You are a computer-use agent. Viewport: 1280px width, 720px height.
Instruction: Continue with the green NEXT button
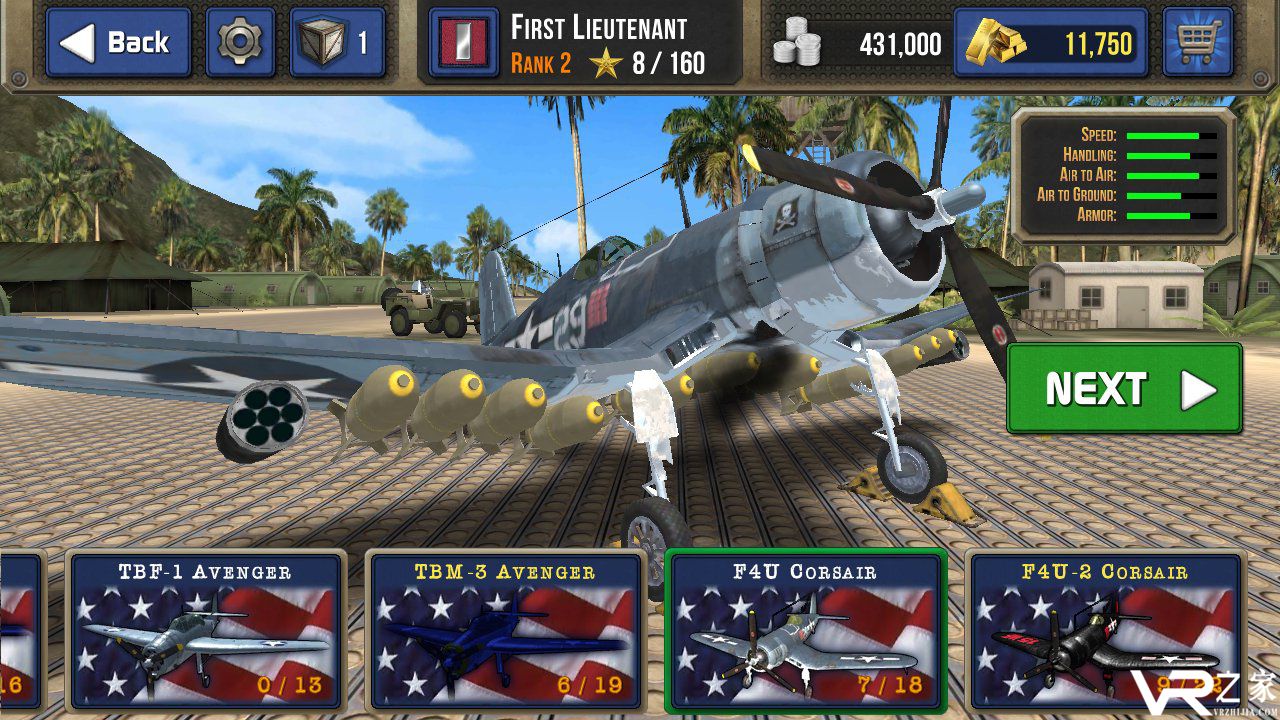pos(1124,389)
